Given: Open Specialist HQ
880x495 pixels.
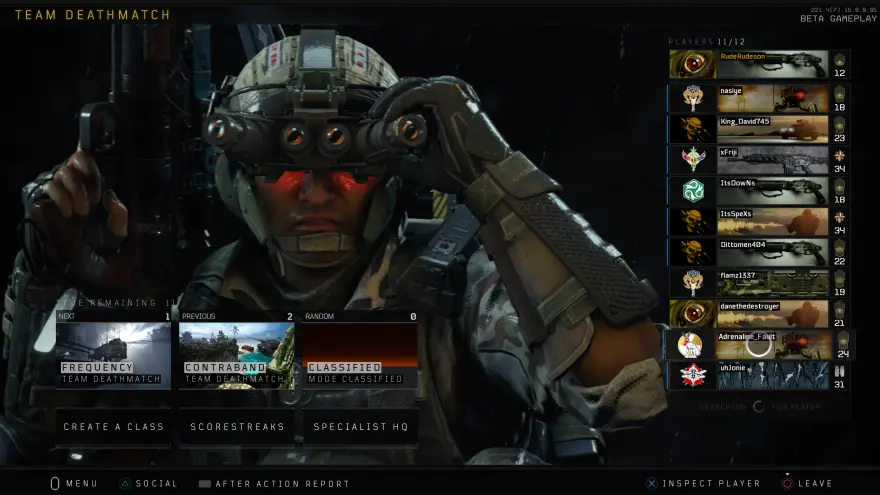Looking at the screenshot, I should 360,427.
